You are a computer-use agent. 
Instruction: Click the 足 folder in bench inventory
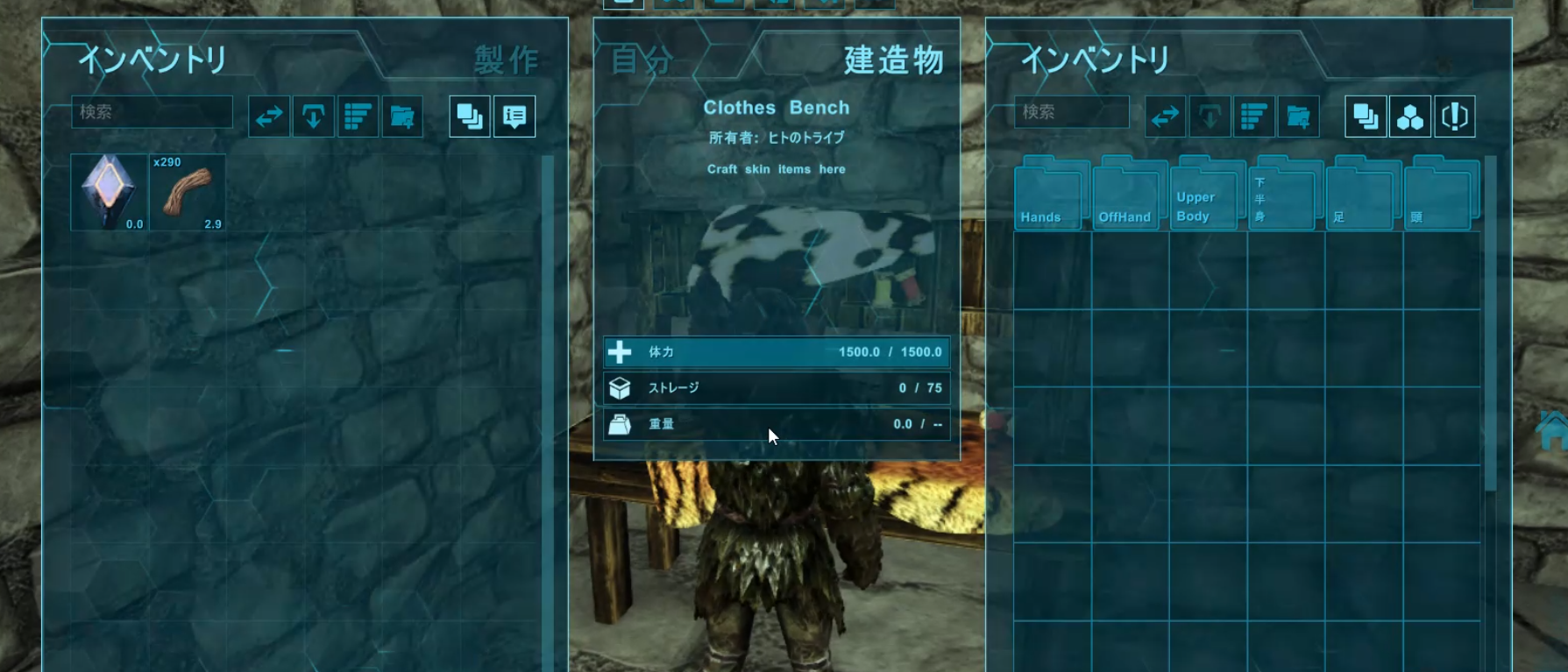[1359, 195]
